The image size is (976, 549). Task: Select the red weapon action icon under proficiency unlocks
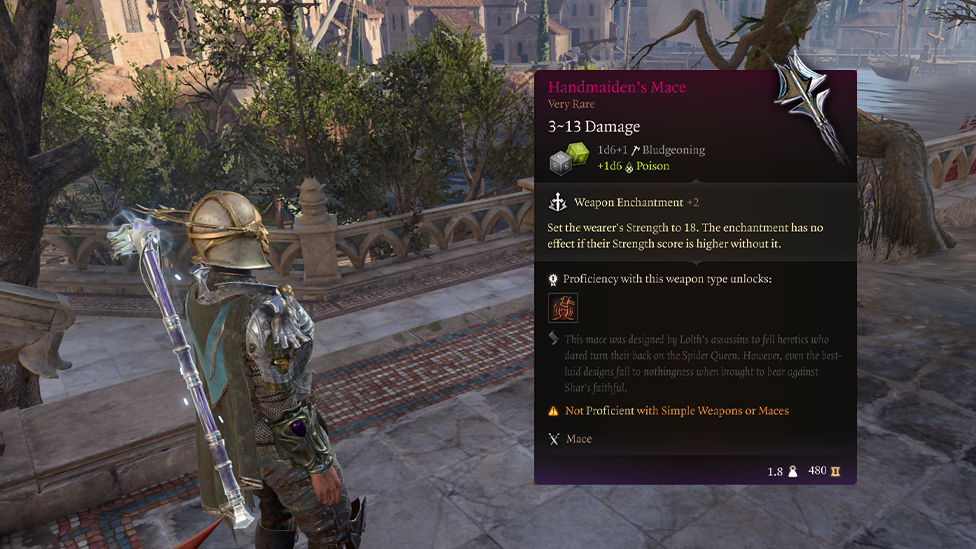tap(563, 308)
